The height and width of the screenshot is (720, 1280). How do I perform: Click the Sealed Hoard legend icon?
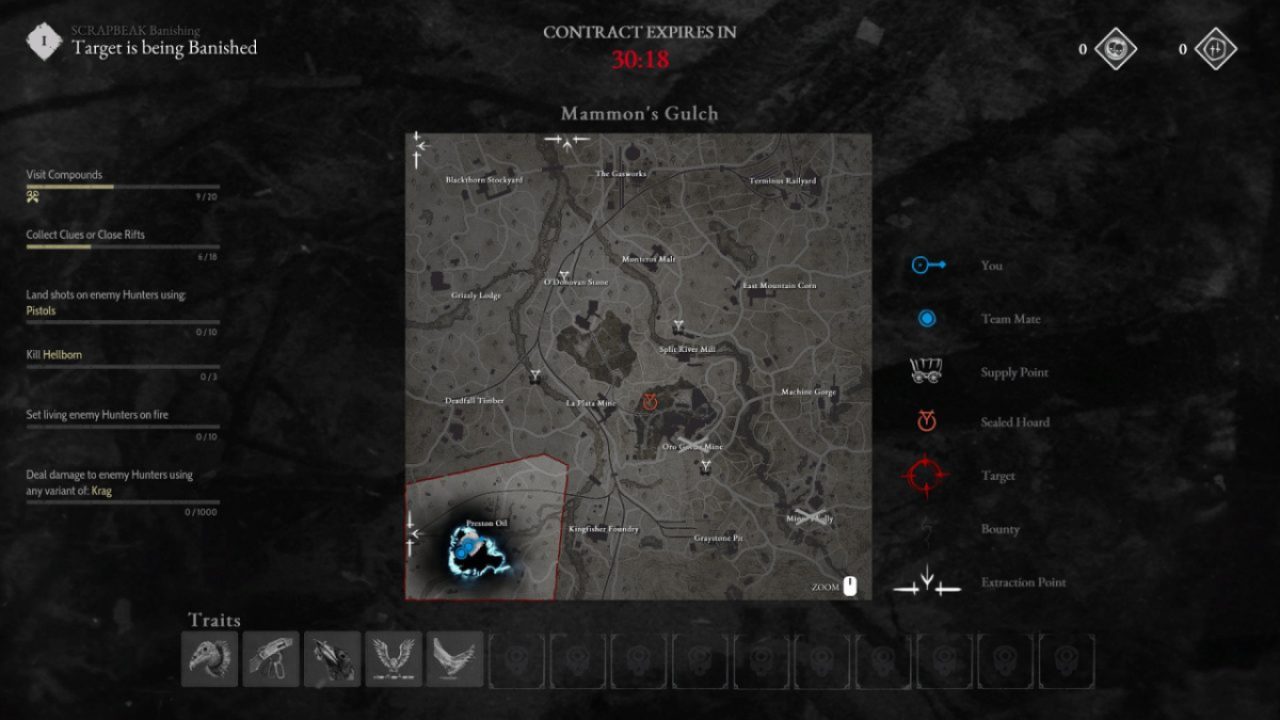point(925,421)
